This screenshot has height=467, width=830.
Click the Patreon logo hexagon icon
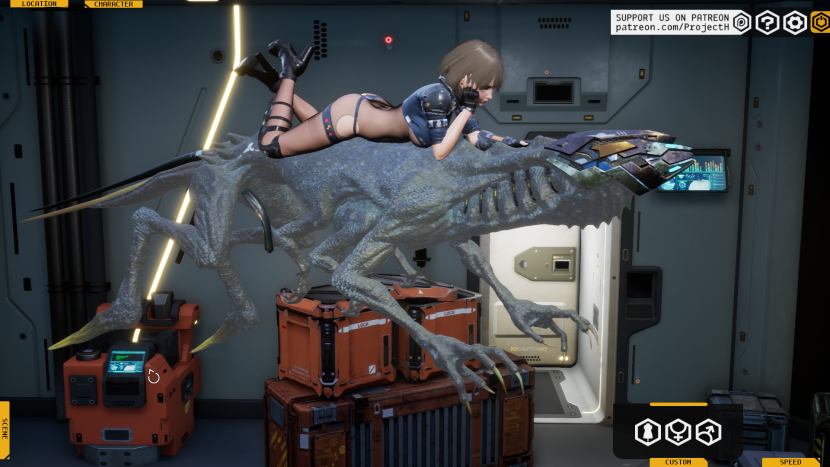(x=741, y=23)
